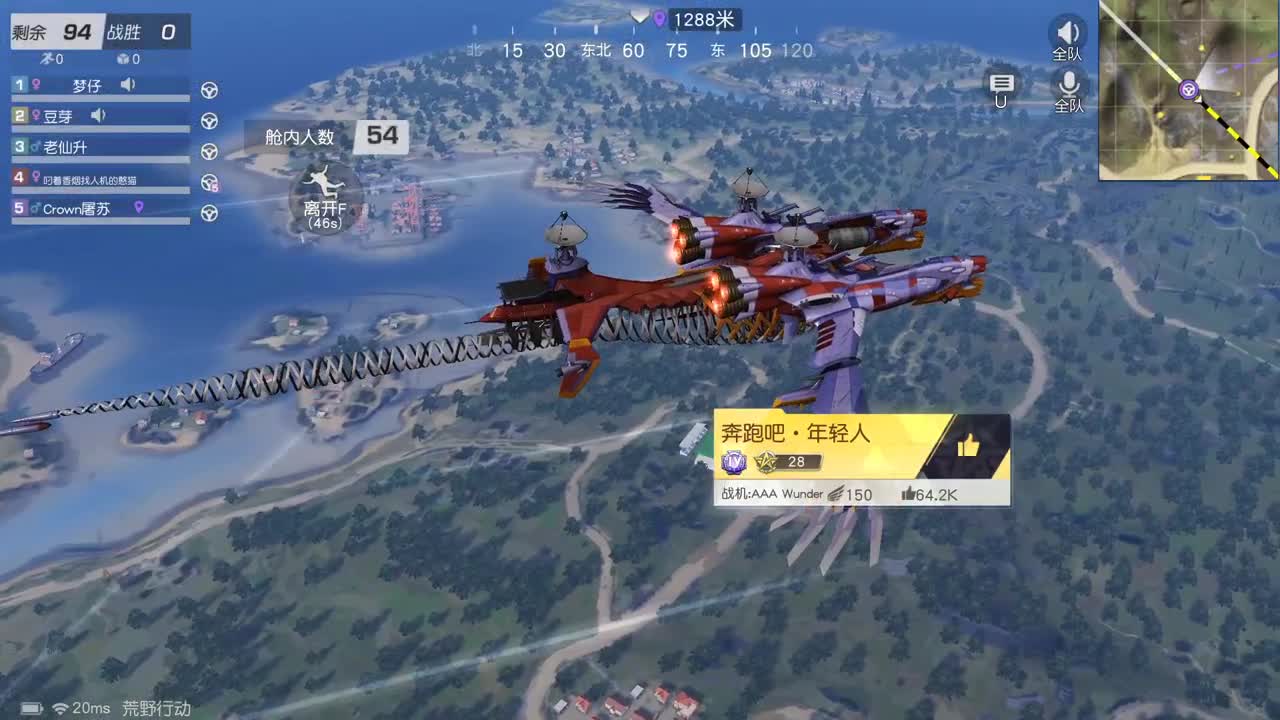Click the steering wheel icon beside 梦仔
This screenshot has height=720, width=1280.
point(209,89)
